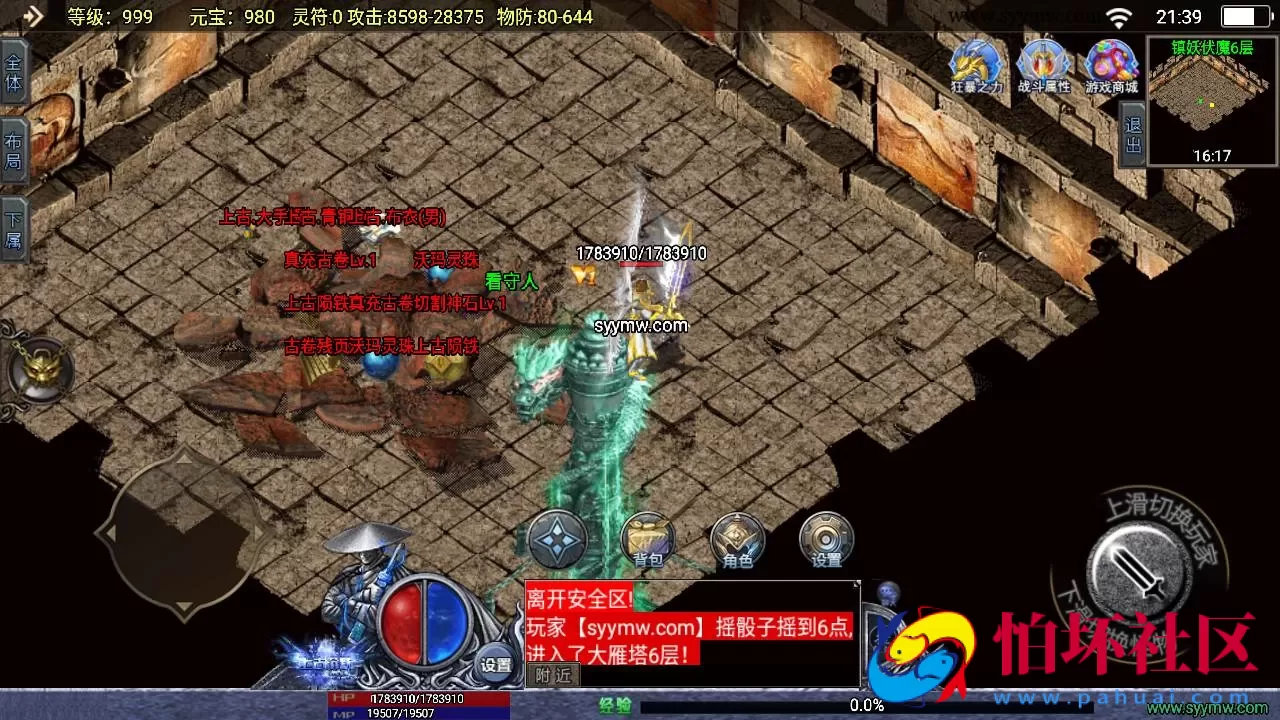Screen dimensions: 1280x720
Task: Open the 游戏商城 game mall icon
Action: click(1110, 62)
